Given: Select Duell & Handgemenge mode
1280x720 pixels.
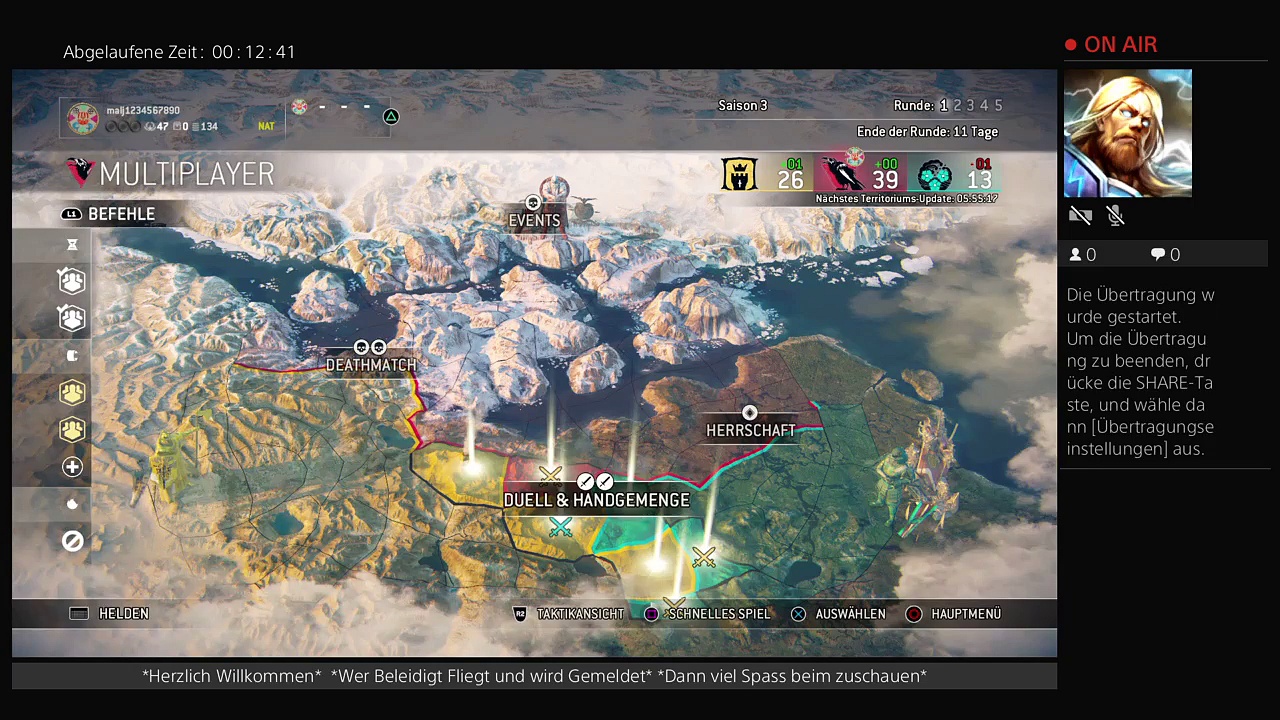Looking at the screenshot, I should pos(596,499).
